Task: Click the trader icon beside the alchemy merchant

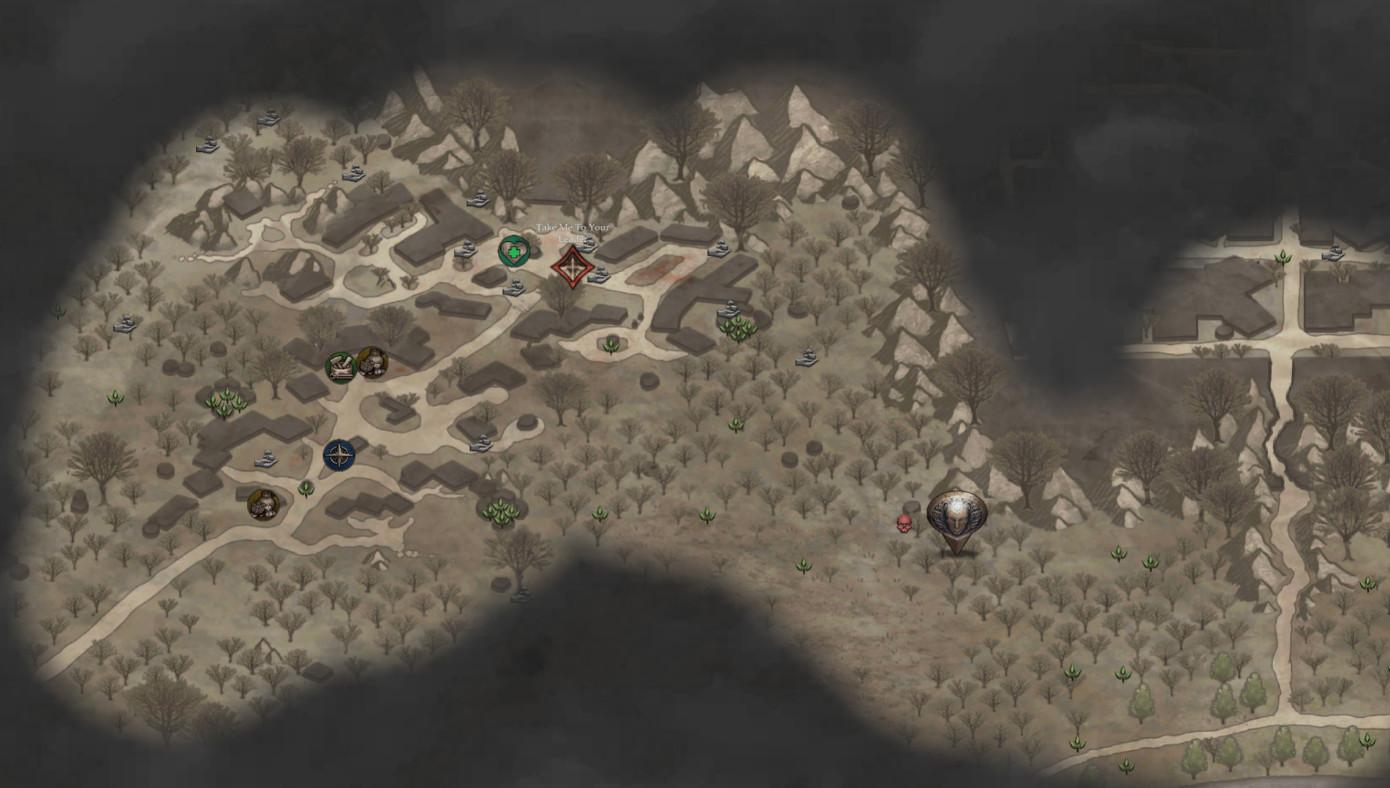Action: (372, 363)
